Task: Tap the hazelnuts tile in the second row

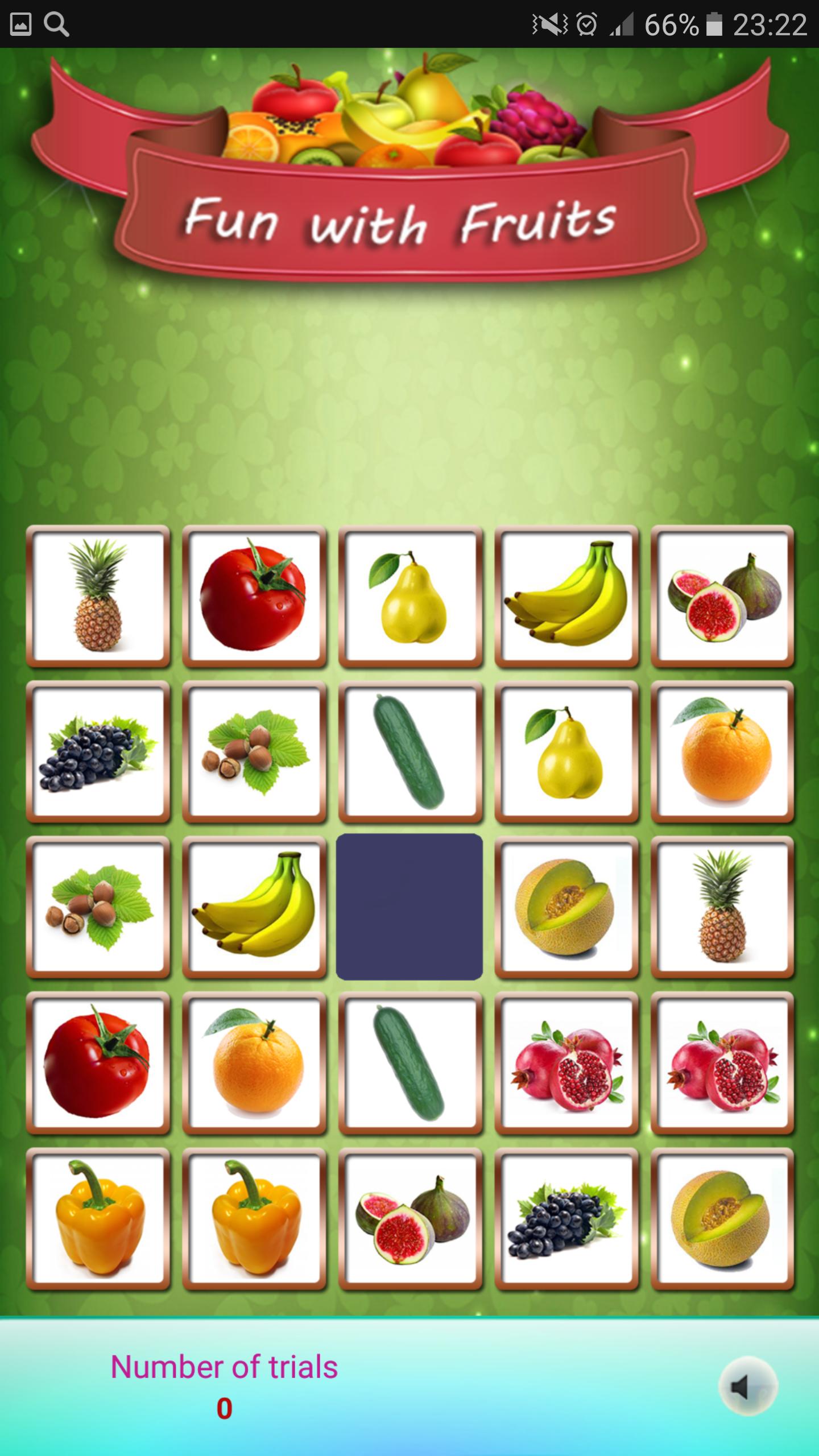Action: pos(255,752)
